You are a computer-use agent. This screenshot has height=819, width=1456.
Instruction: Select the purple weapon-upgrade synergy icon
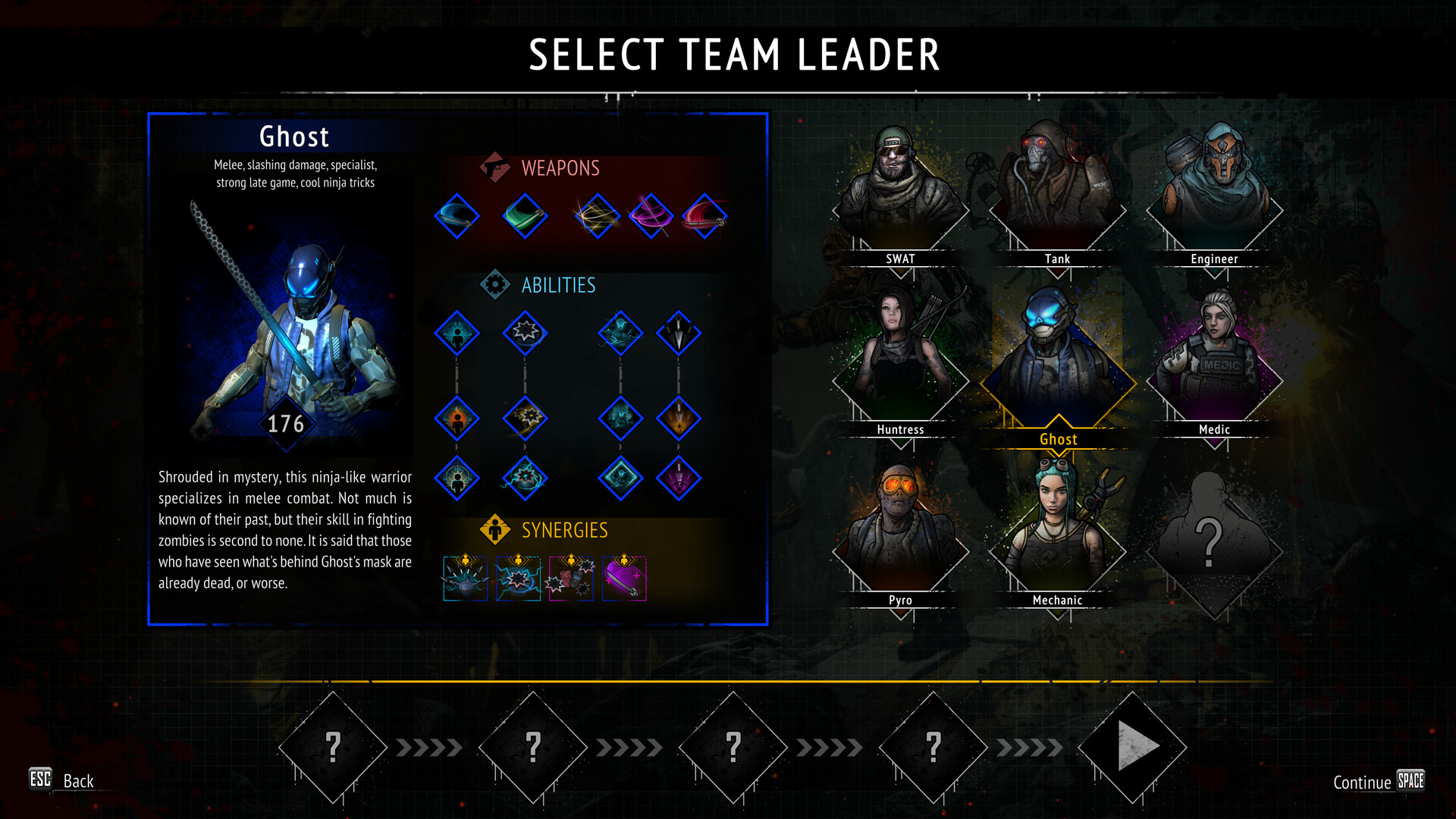(624, 580)
